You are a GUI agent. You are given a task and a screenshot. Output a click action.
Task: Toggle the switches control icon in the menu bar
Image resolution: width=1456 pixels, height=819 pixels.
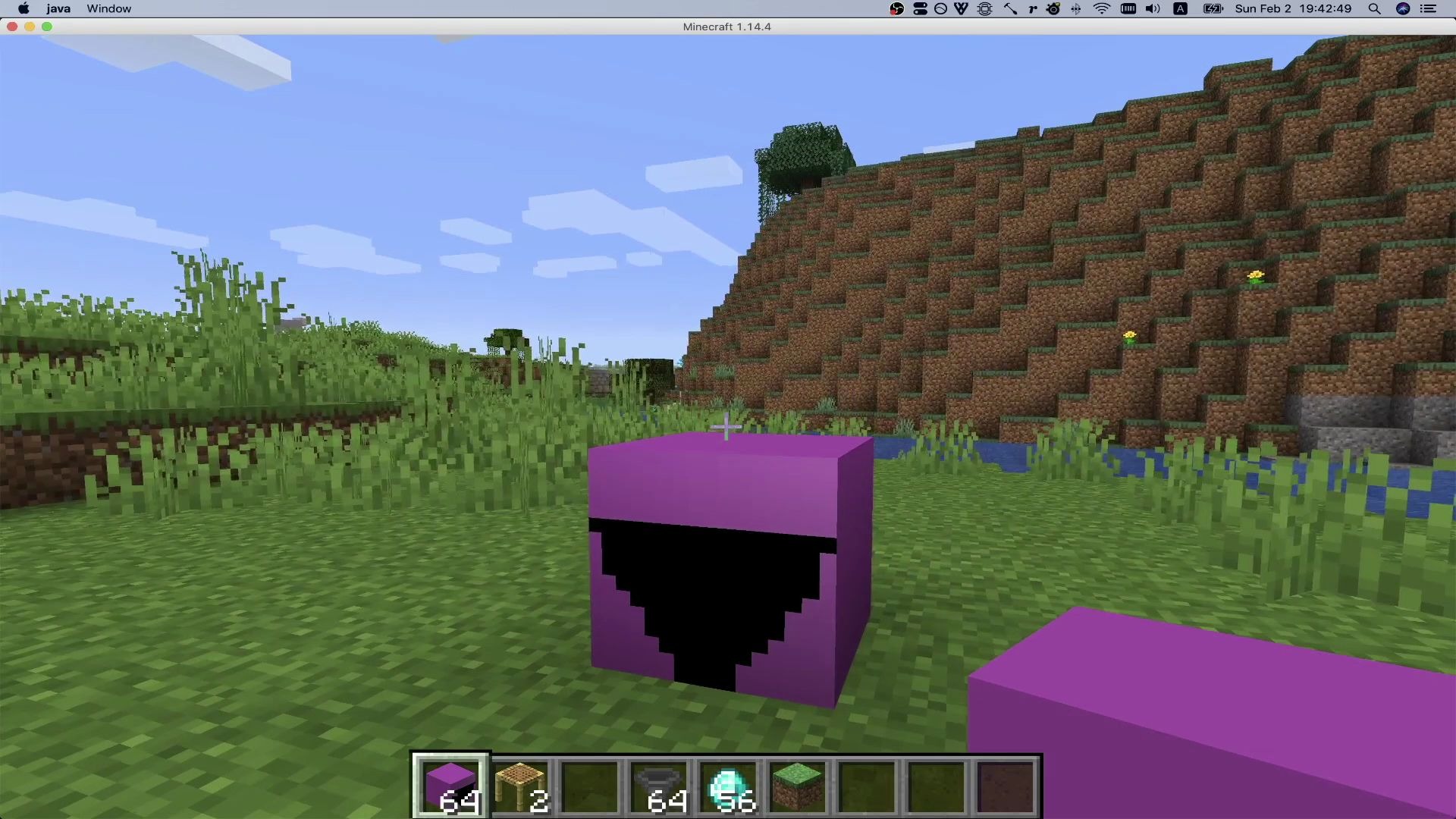pos(921,8)
